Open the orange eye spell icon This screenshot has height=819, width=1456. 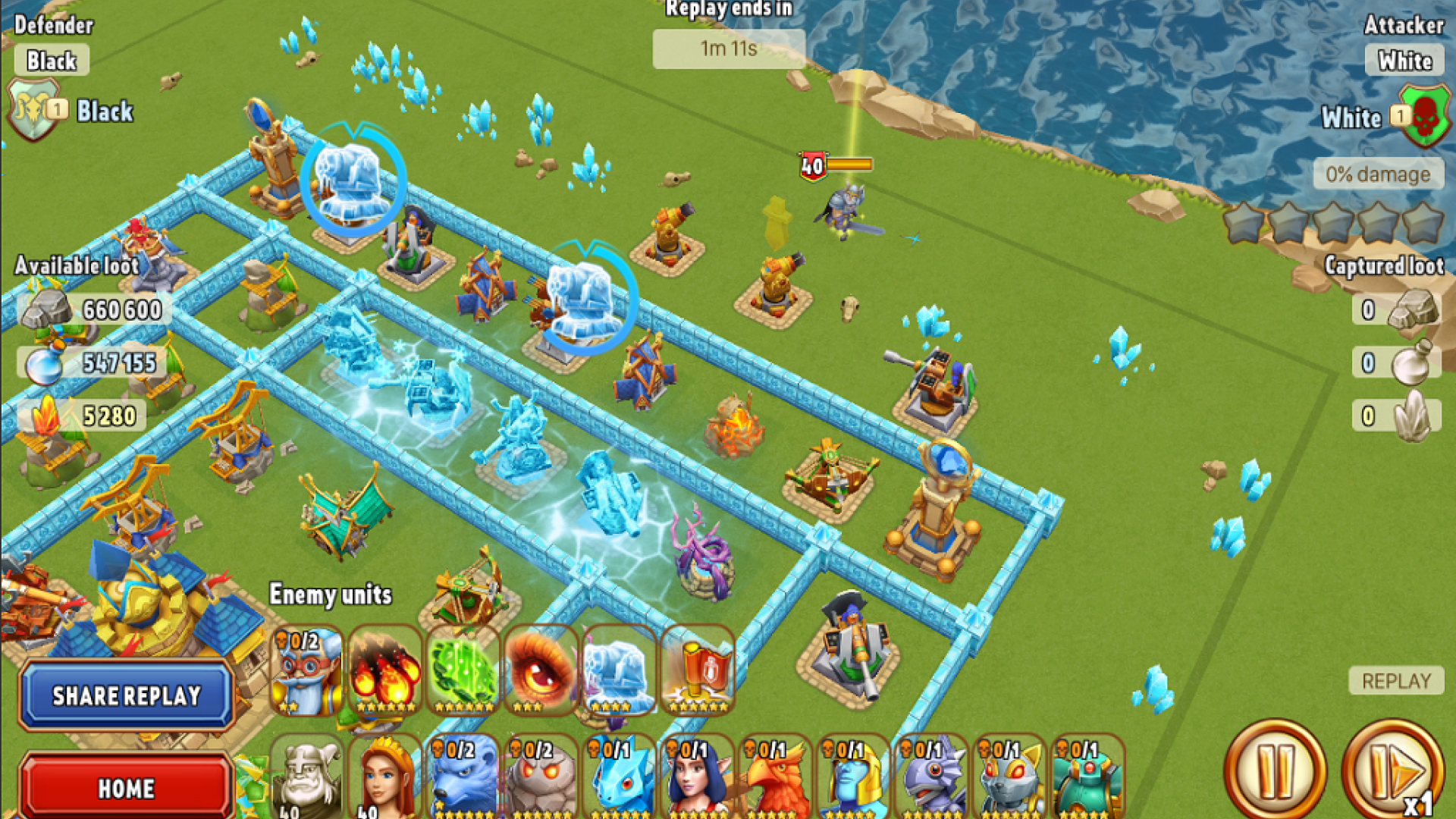[x=542, y=671]
